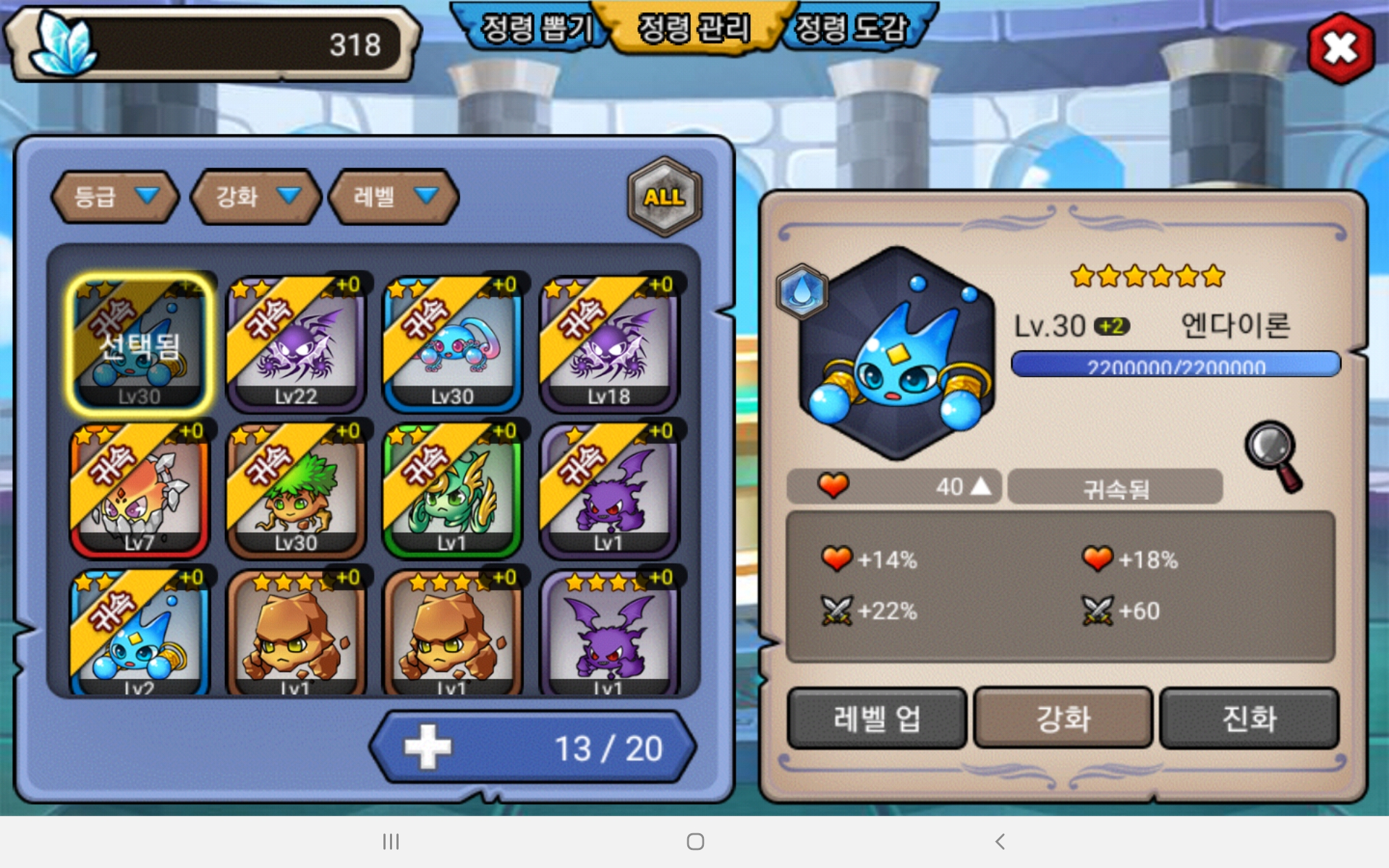
Task: Inspect spirit with the magnifying glass
Action: [x=1273, y=456]
